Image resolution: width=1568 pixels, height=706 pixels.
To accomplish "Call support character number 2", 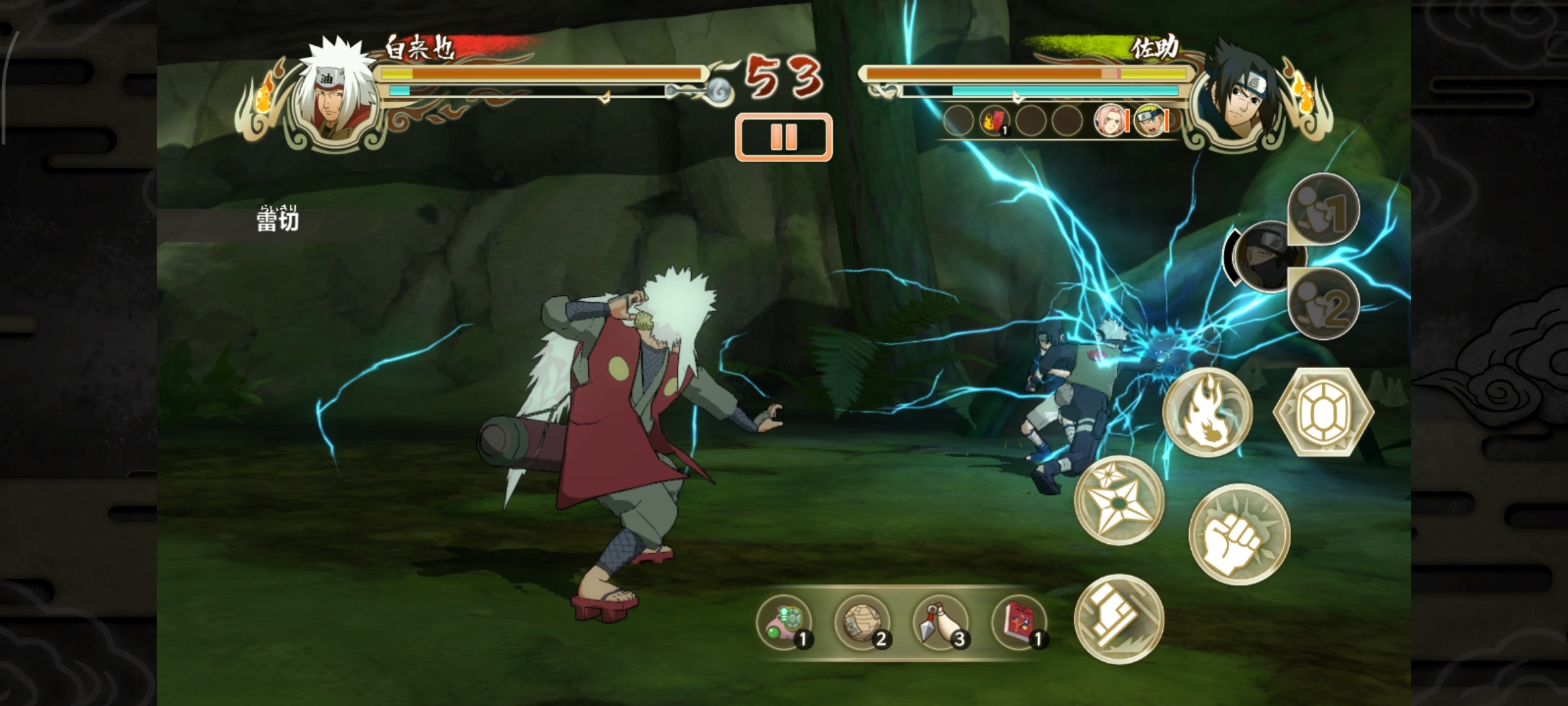I will pos(1324,304).
